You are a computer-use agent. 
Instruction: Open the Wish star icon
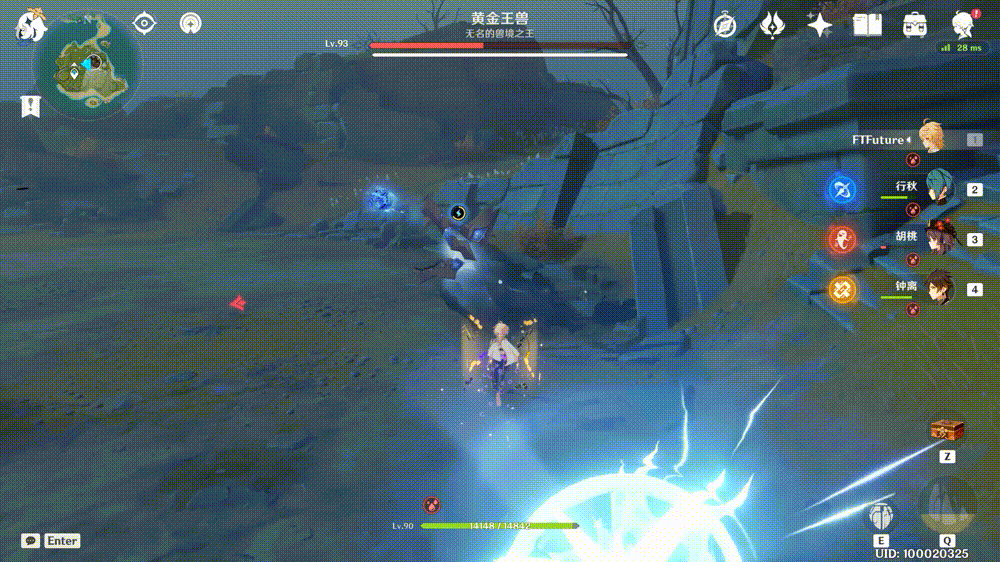820,25
